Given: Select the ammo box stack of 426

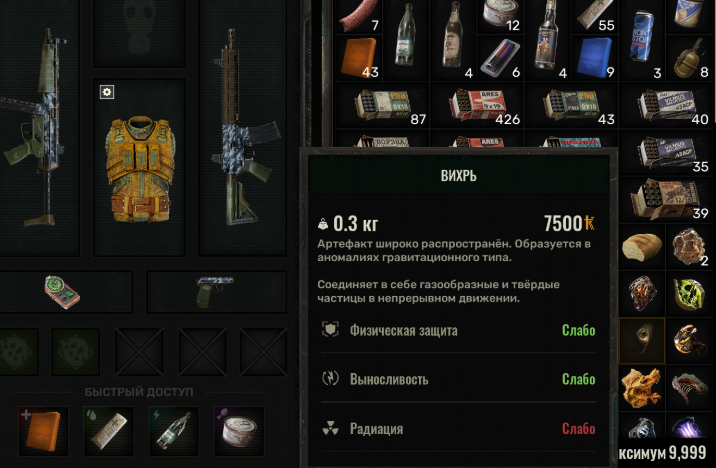Looking at the screenshot, I should pyautogui.click(x=478, y=105).
